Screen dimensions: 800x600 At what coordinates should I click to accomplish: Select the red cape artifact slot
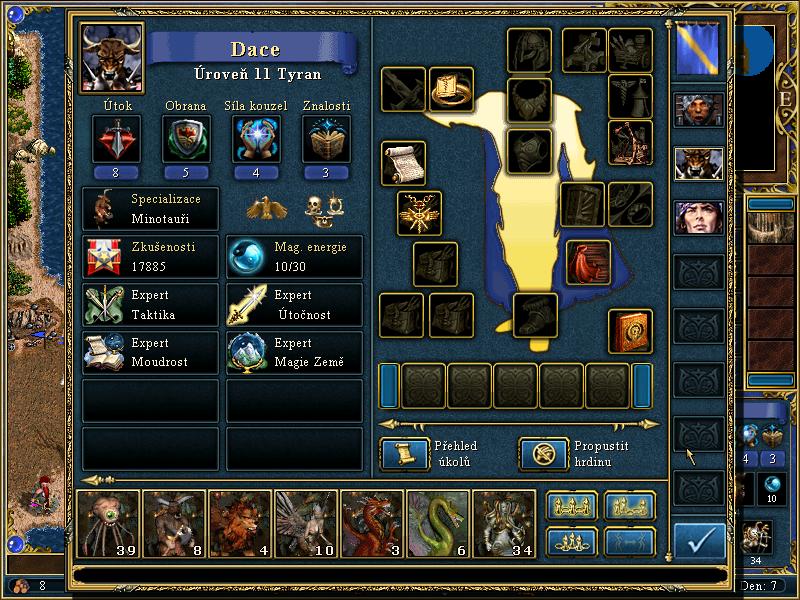[x=588, y=262]
